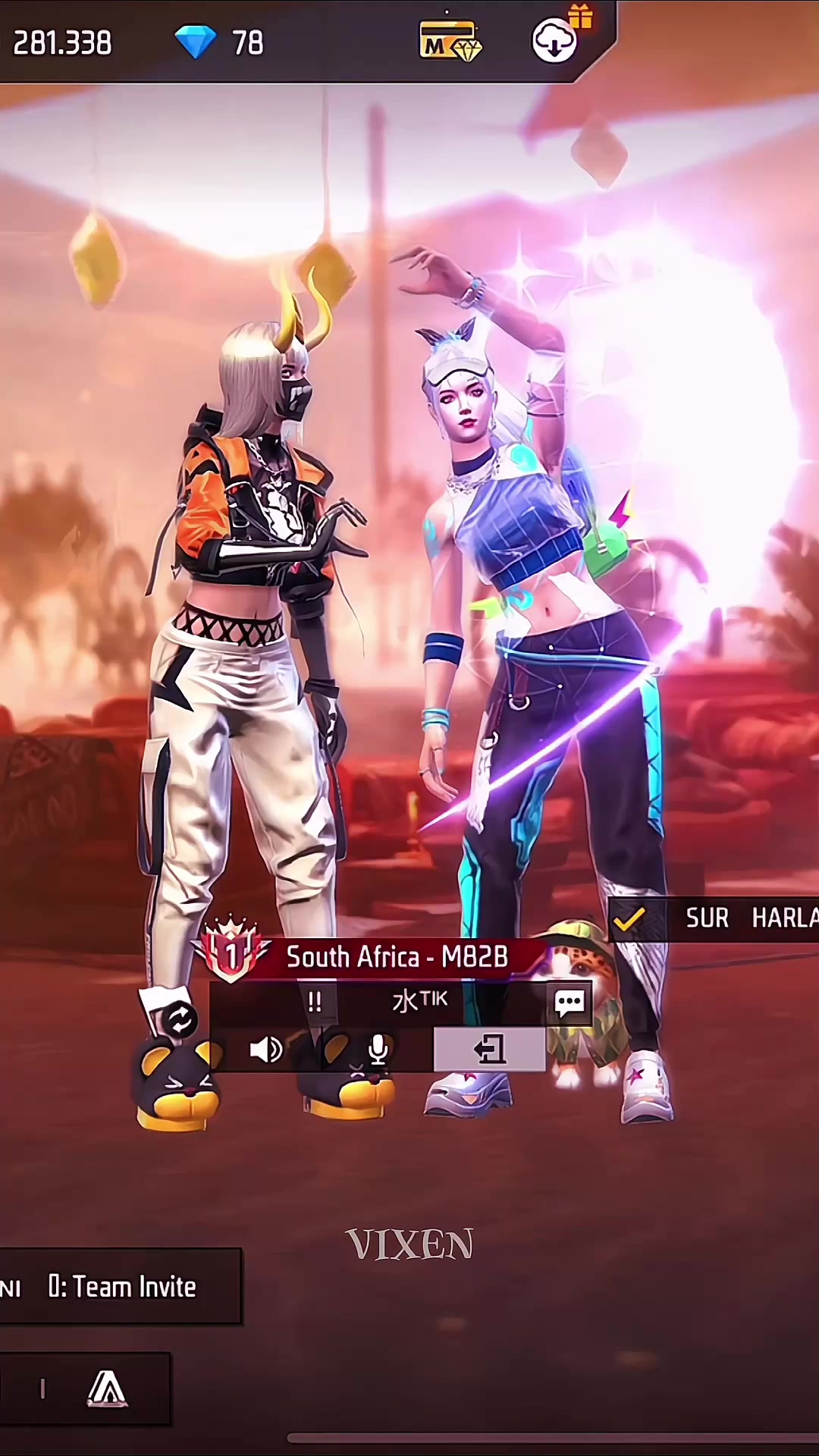Click the circular swap arrows icon

click(x=180, y=1020)
